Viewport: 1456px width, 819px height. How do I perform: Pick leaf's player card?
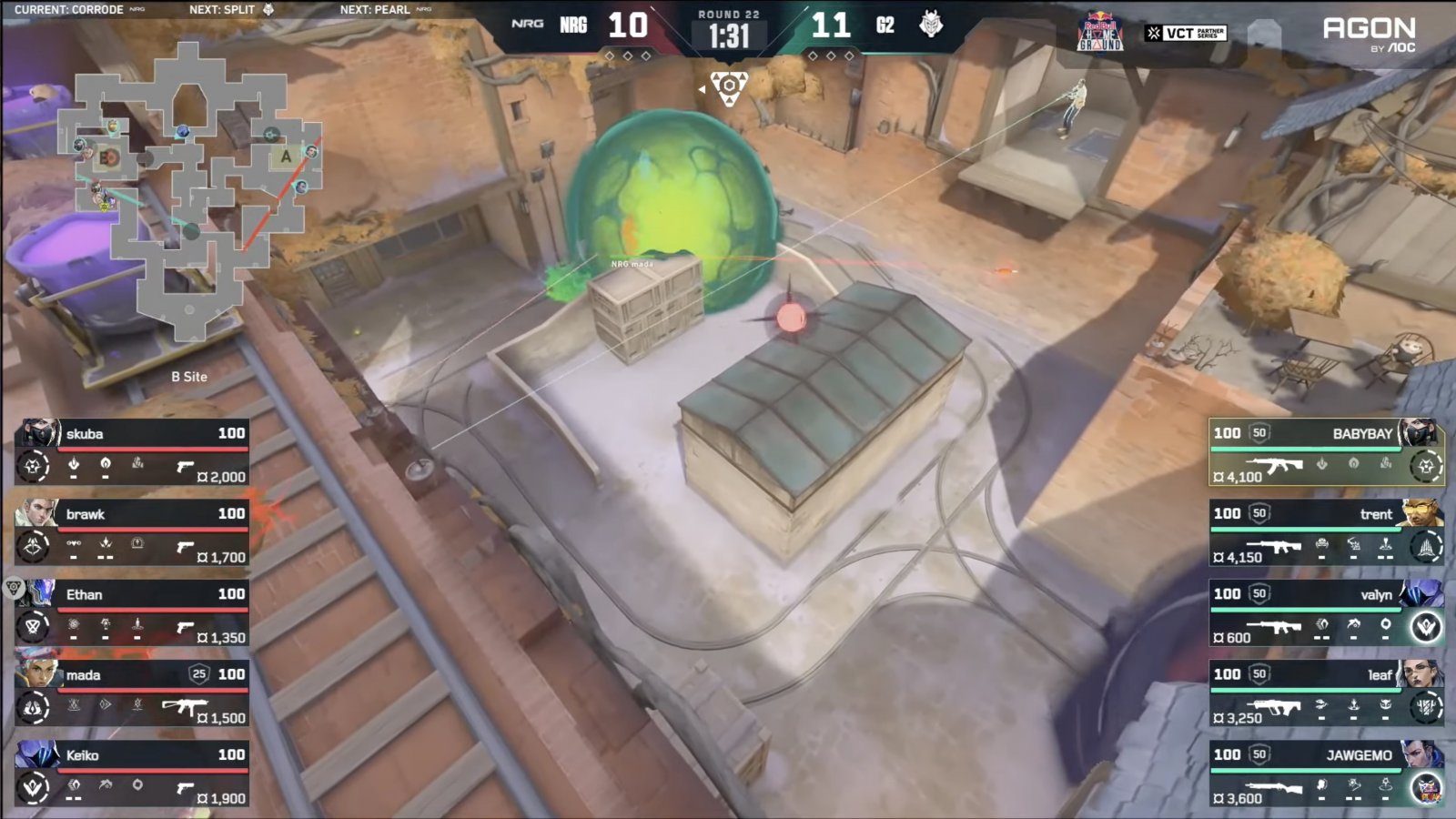pyautogui.click(x=1326, y=693)
